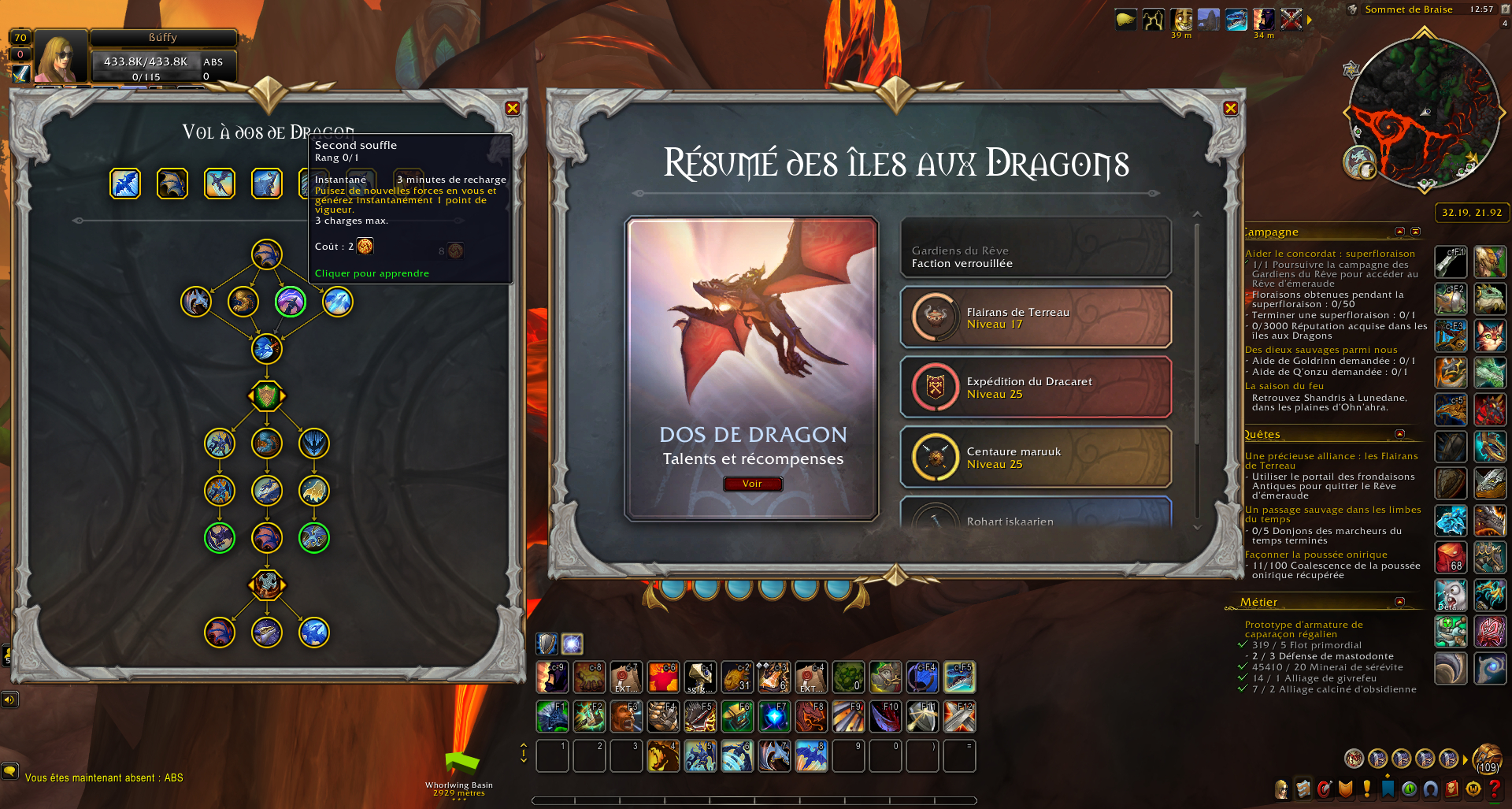Open the Sommet de Braise zone header
This screenshot has width=1512, height=809.
[1408, 9]
